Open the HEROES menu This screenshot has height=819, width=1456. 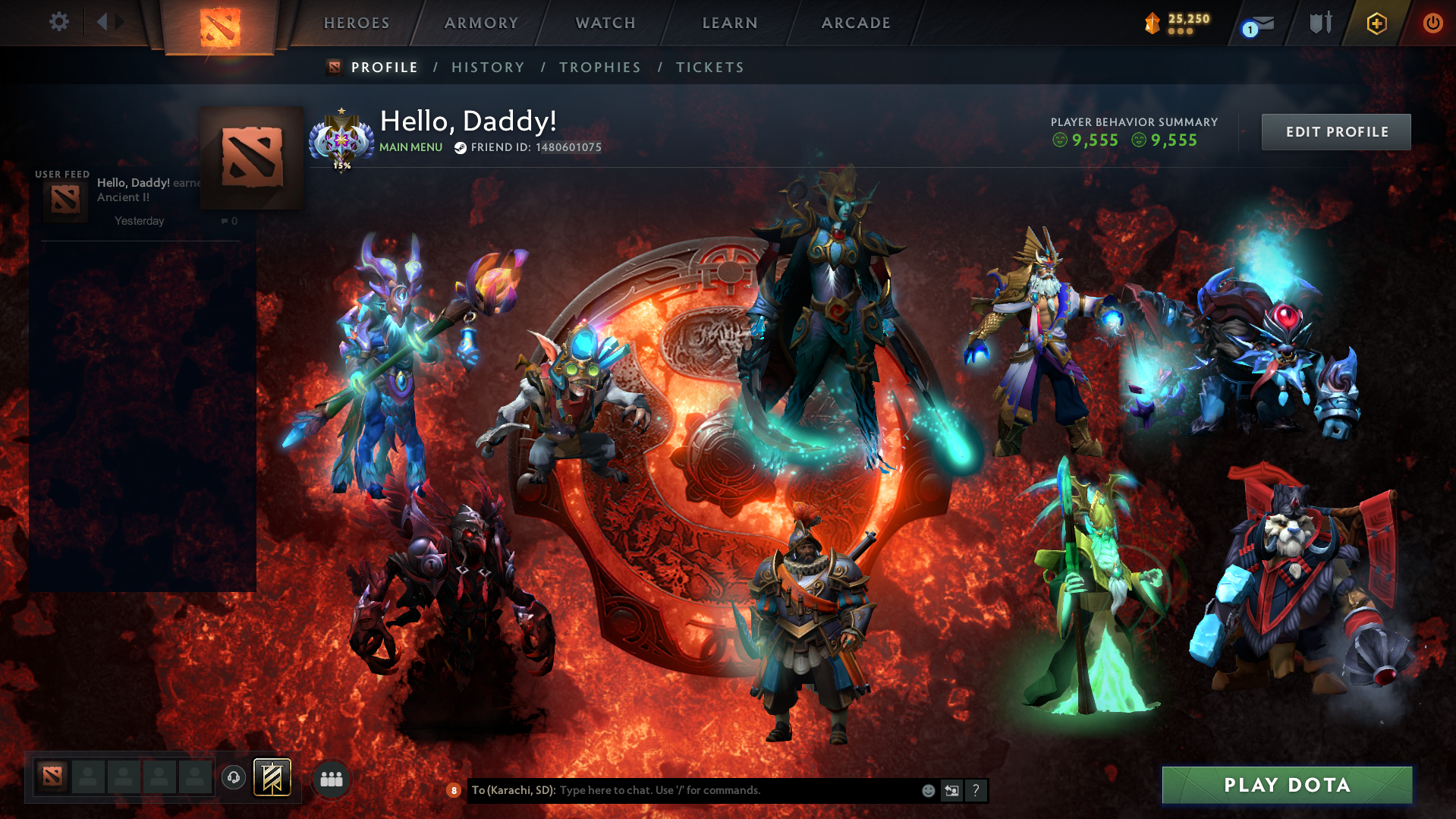coord(355,23)
